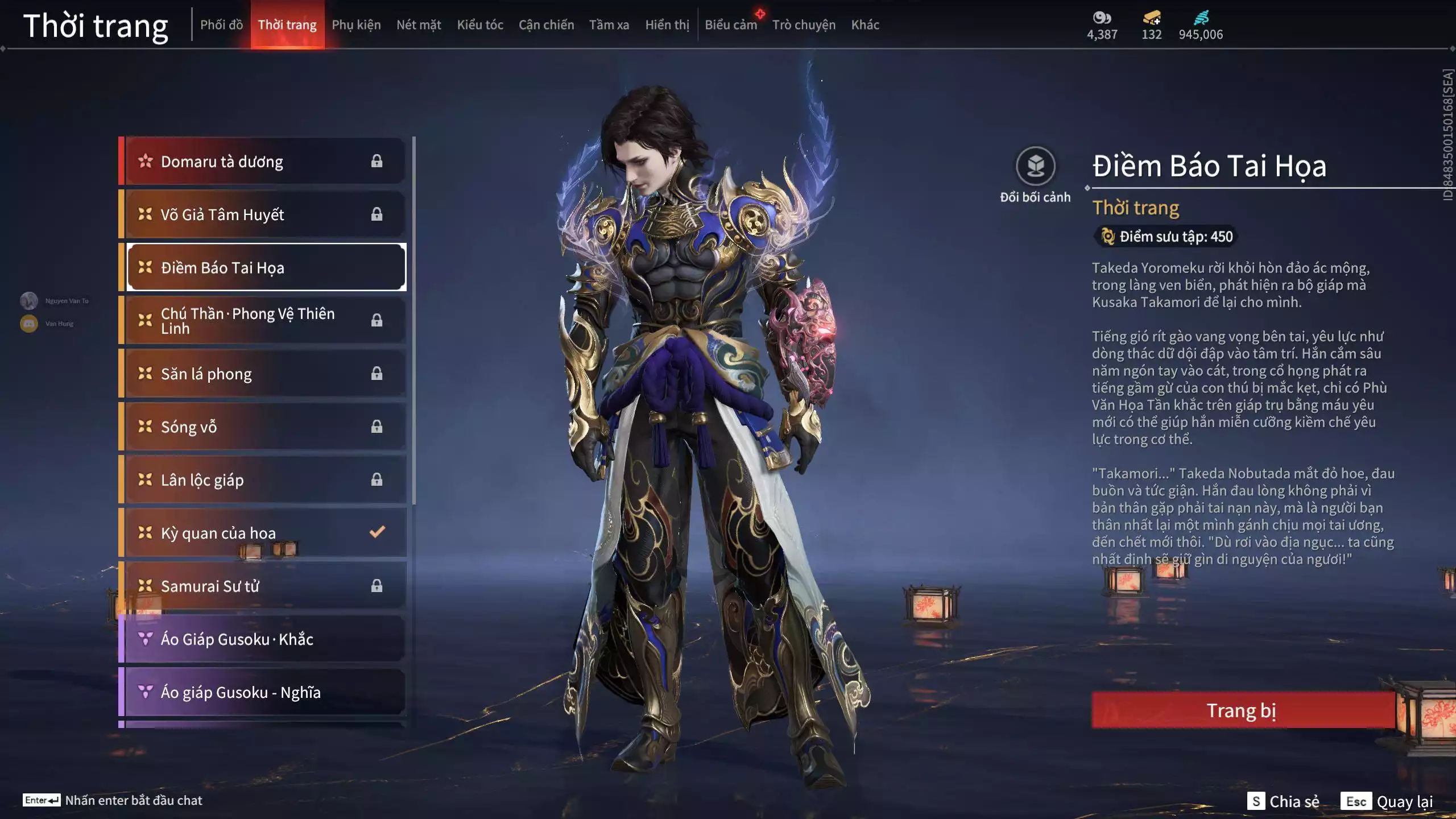
Task: Open the Khác tab
Action: [865, 25]
